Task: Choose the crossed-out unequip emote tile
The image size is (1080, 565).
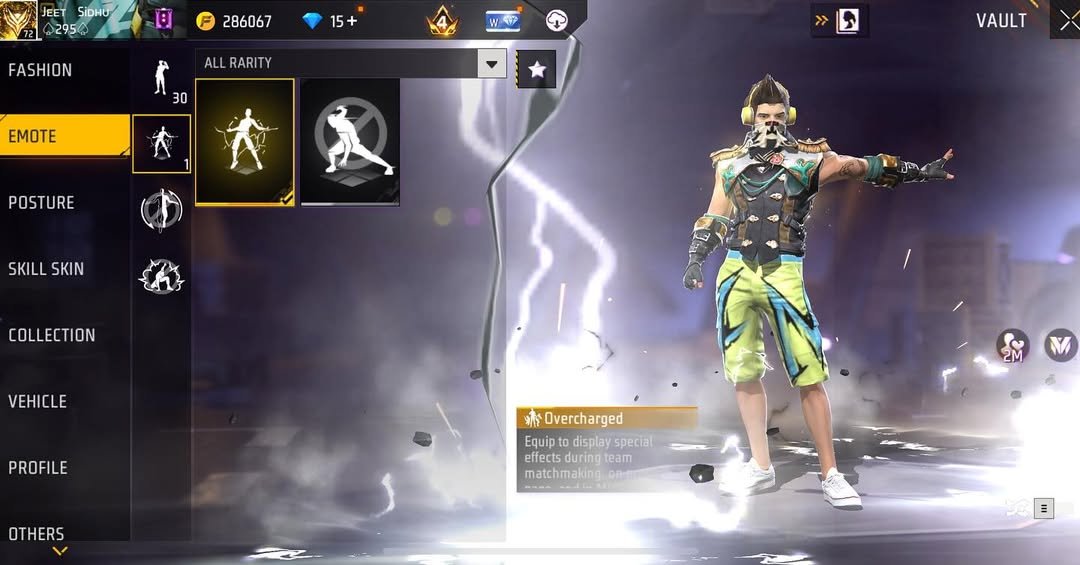Action: [x=350, y=142]
